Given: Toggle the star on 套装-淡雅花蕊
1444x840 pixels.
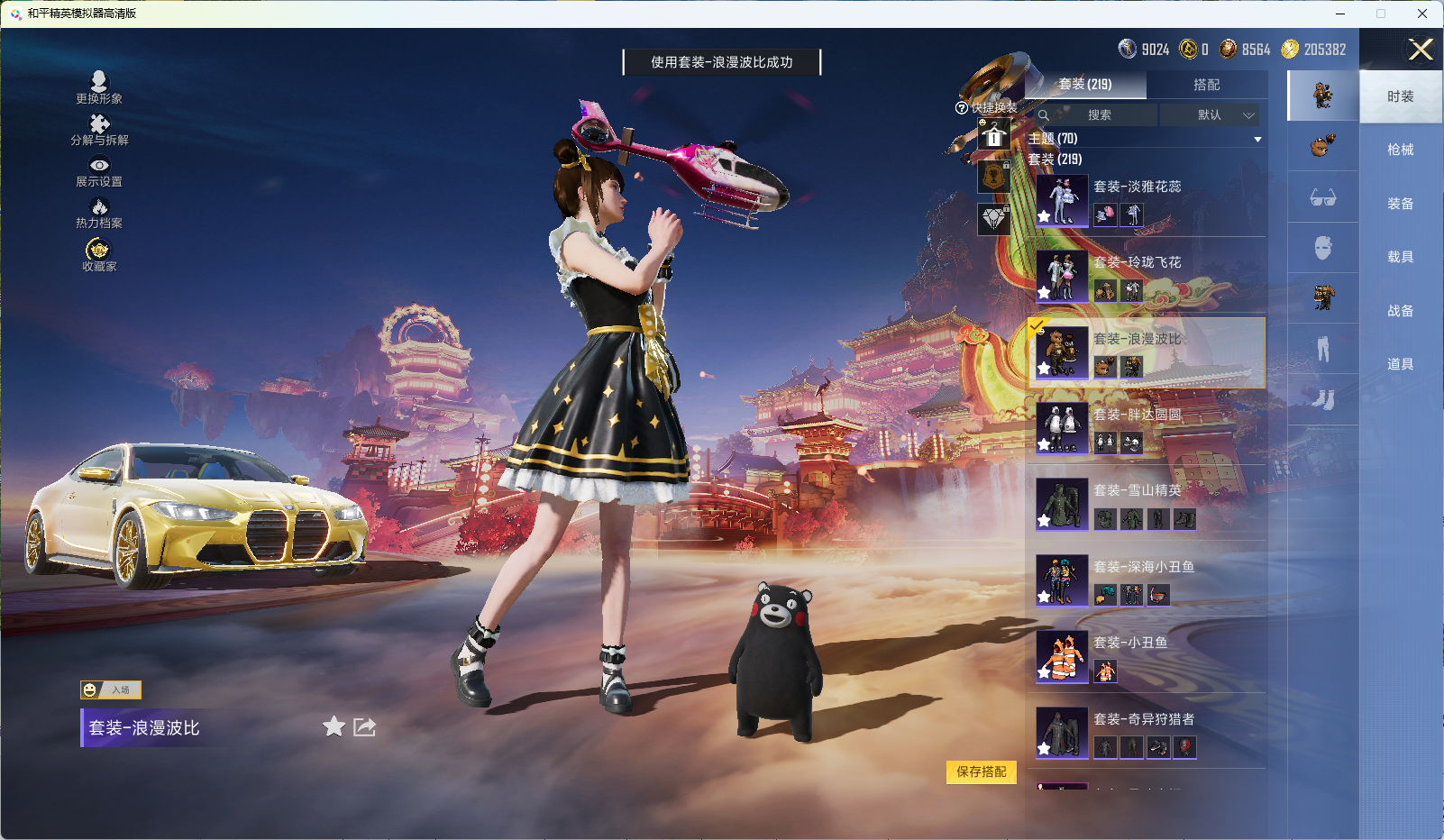Looking at the screenshot, I should click(1043, 215).
